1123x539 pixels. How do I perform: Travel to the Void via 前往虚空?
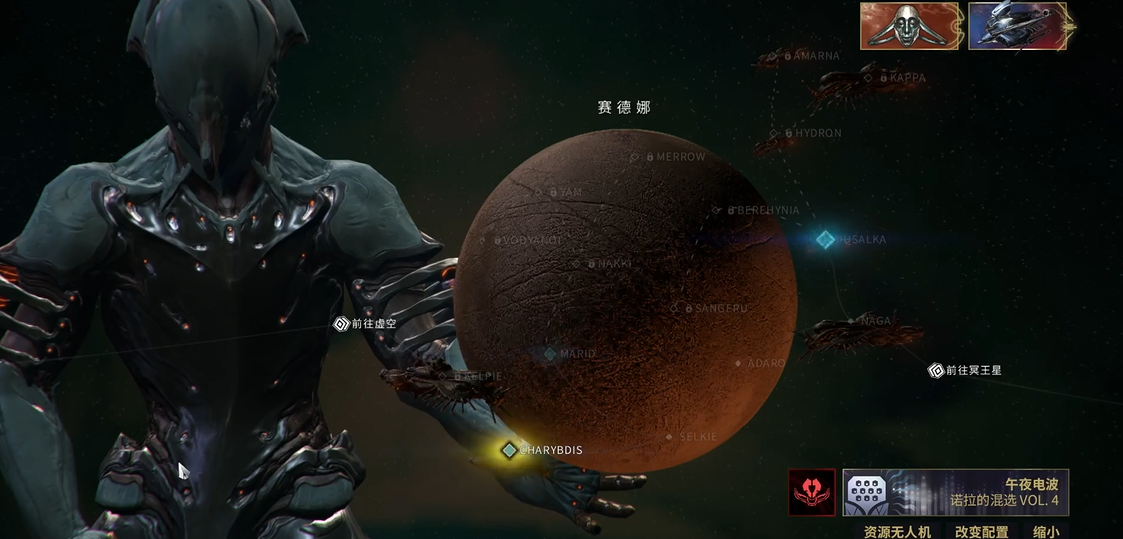342,324
